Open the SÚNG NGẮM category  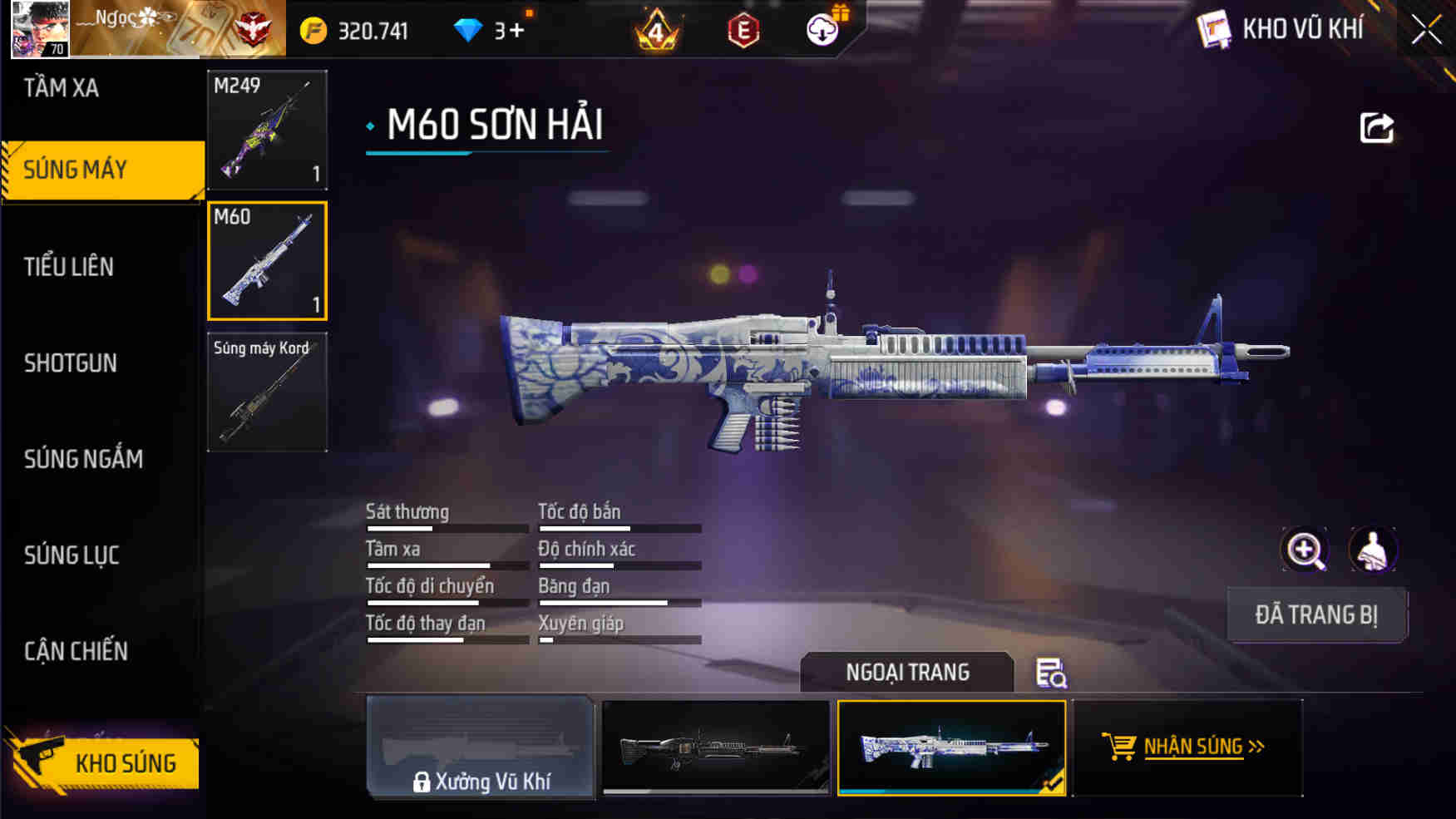point(83,459)
